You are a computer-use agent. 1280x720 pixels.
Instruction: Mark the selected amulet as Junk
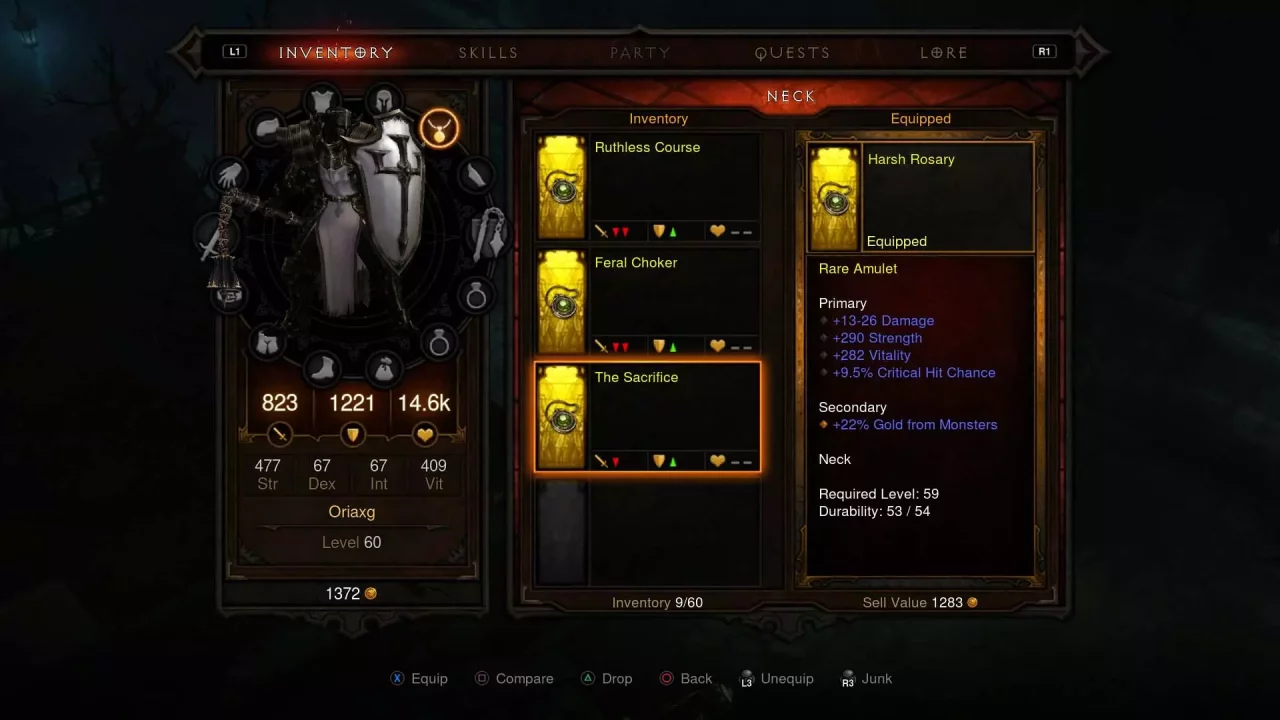pos(866,678)
